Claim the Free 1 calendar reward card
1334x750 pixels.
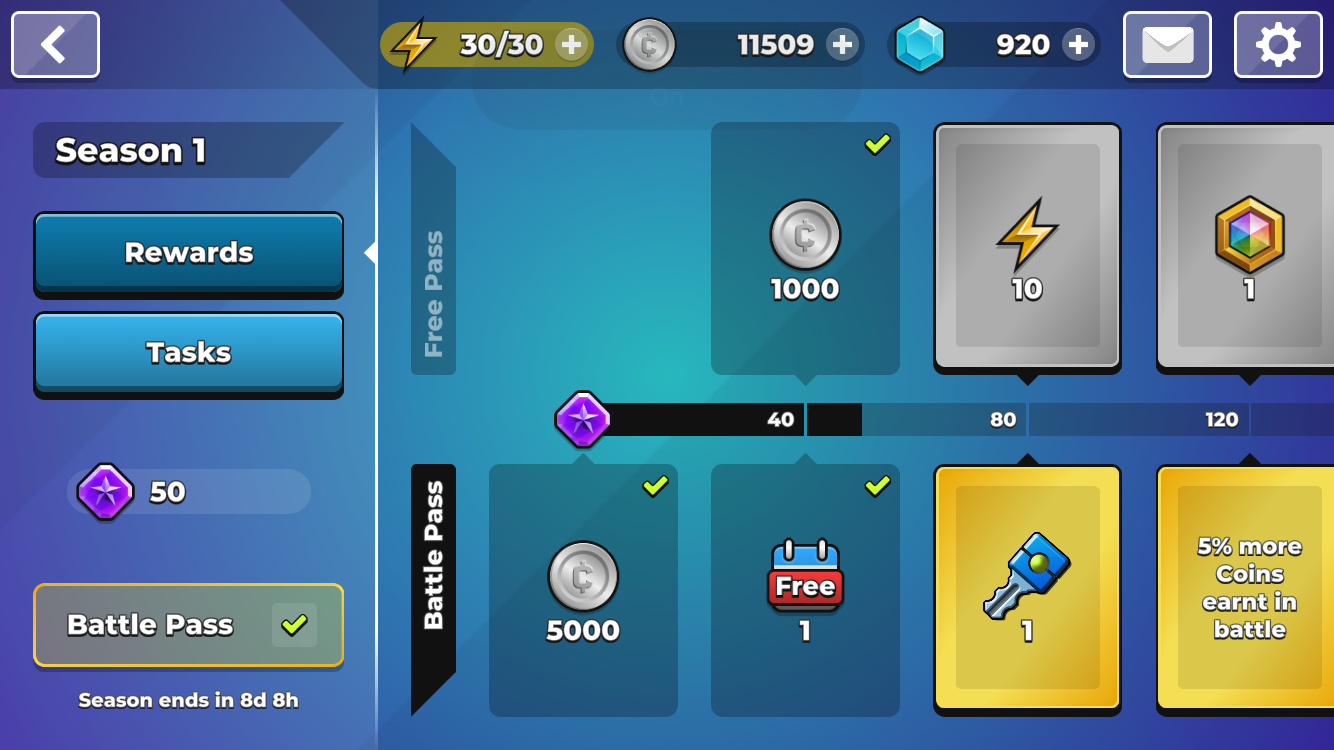pos(805,590)
